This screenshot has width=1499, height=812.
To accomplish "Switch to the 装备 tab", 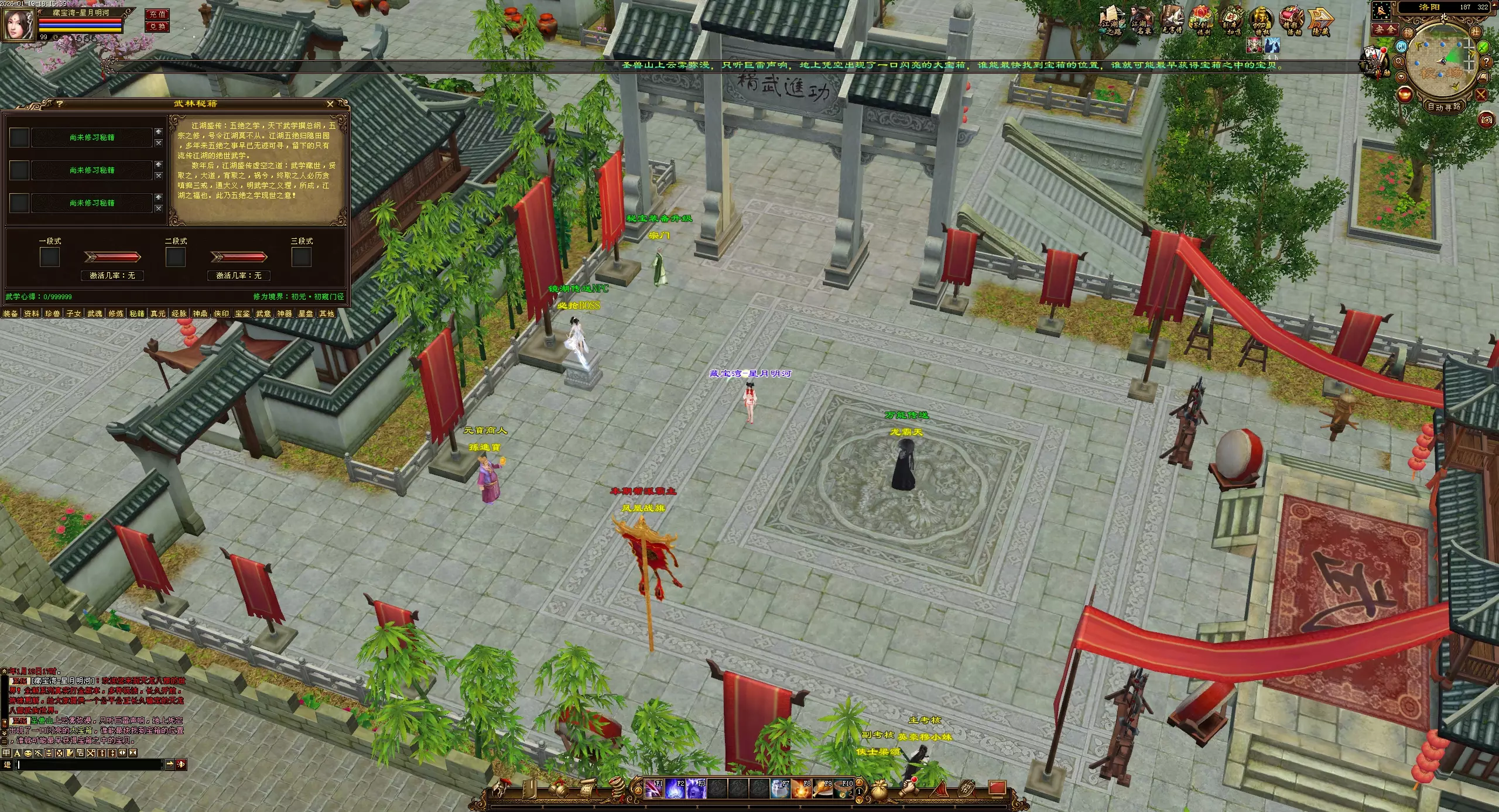I will pos(11,314).
